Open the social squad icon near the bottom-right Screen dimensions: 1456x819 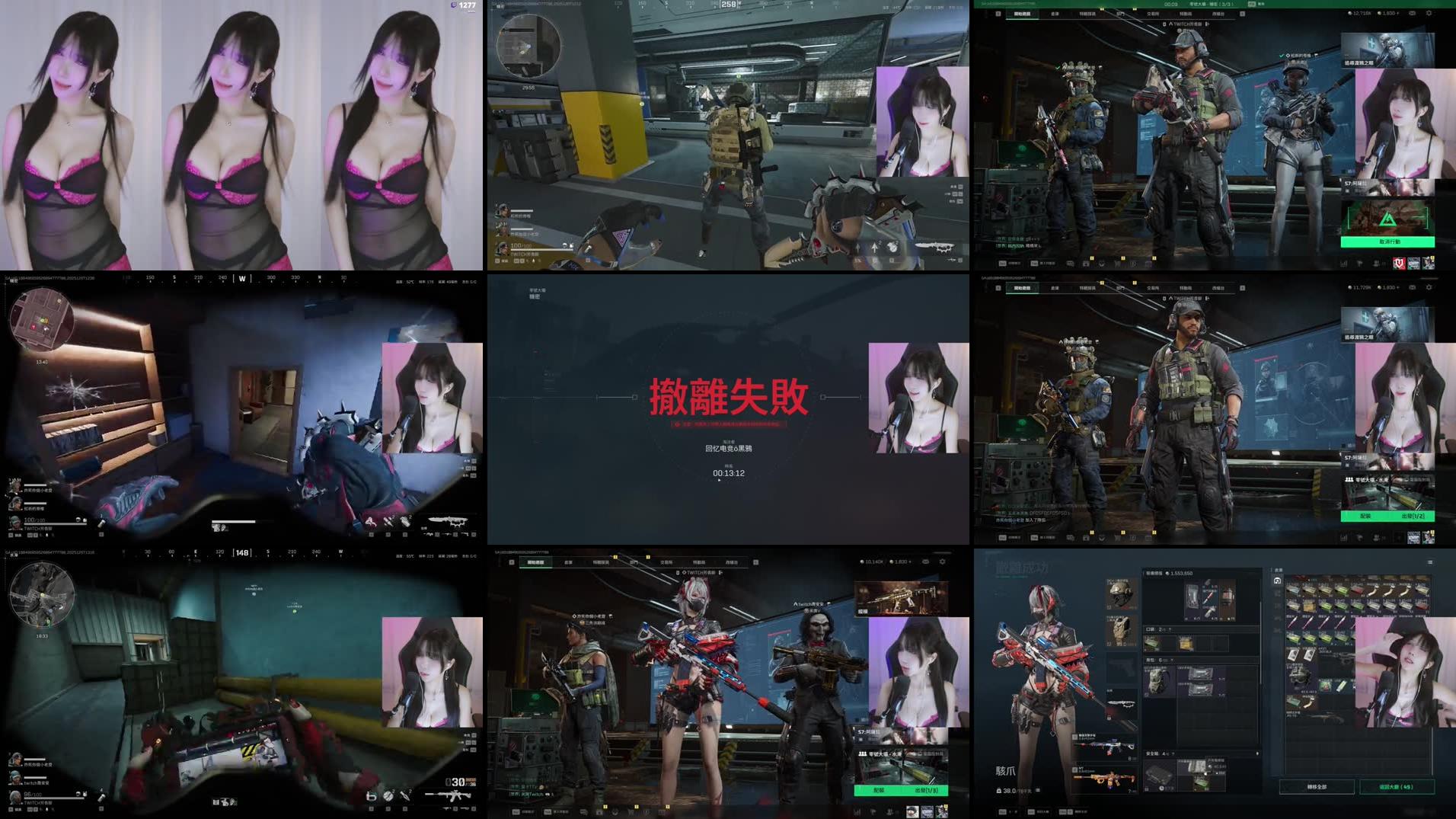1375,262
